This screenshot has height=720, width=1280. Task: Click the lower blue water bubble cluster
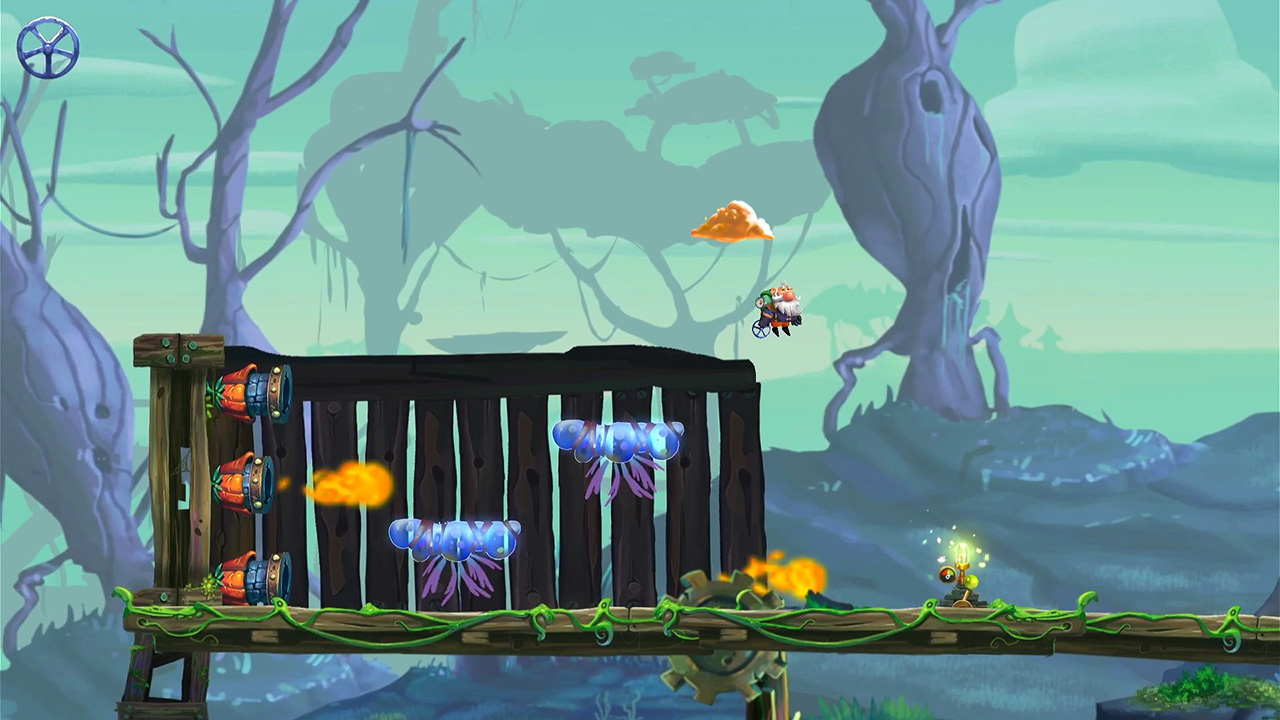(x=453, y=538)
